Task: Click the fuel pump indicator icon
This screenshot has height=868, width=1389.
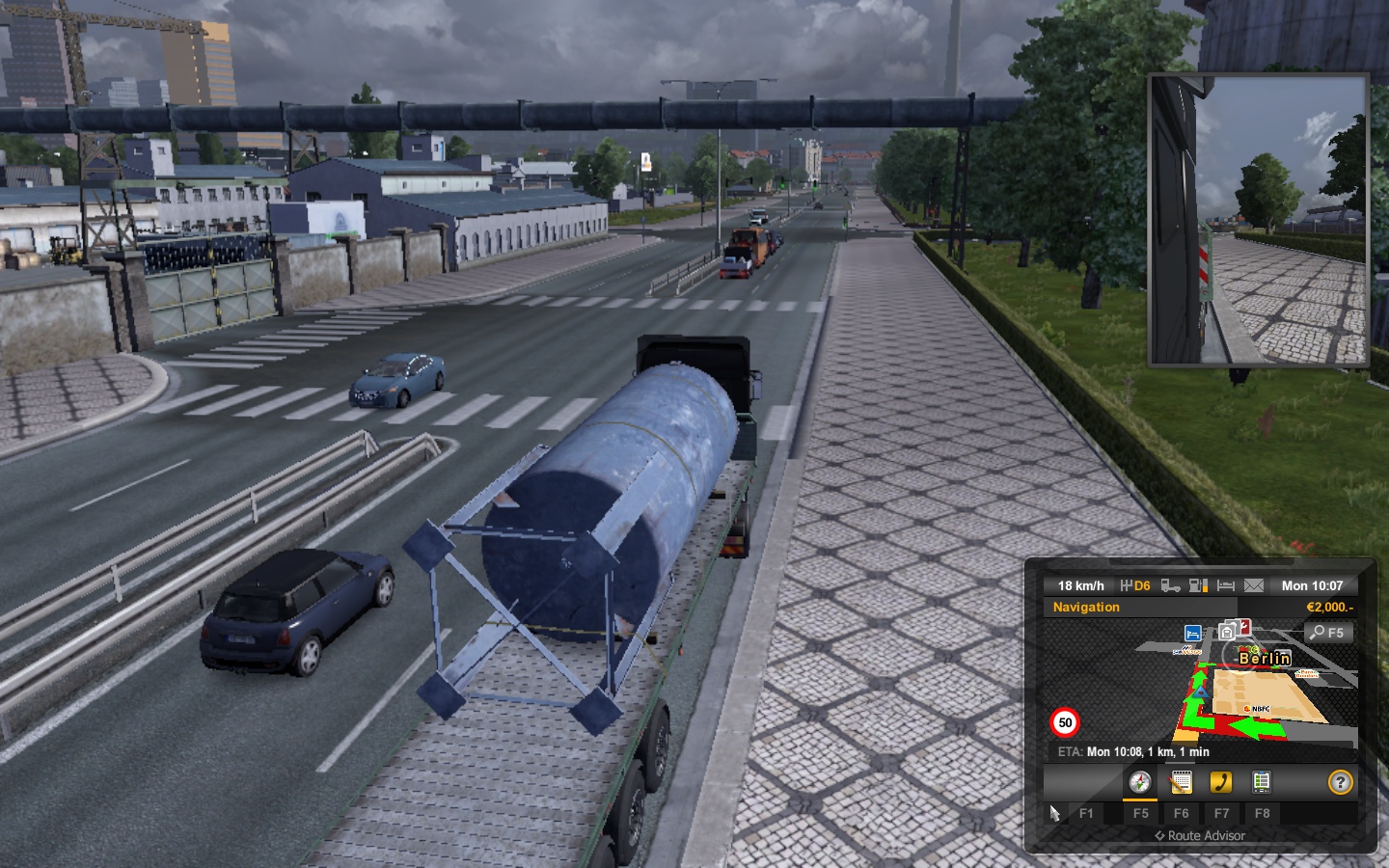Action: click(1198, 585)
